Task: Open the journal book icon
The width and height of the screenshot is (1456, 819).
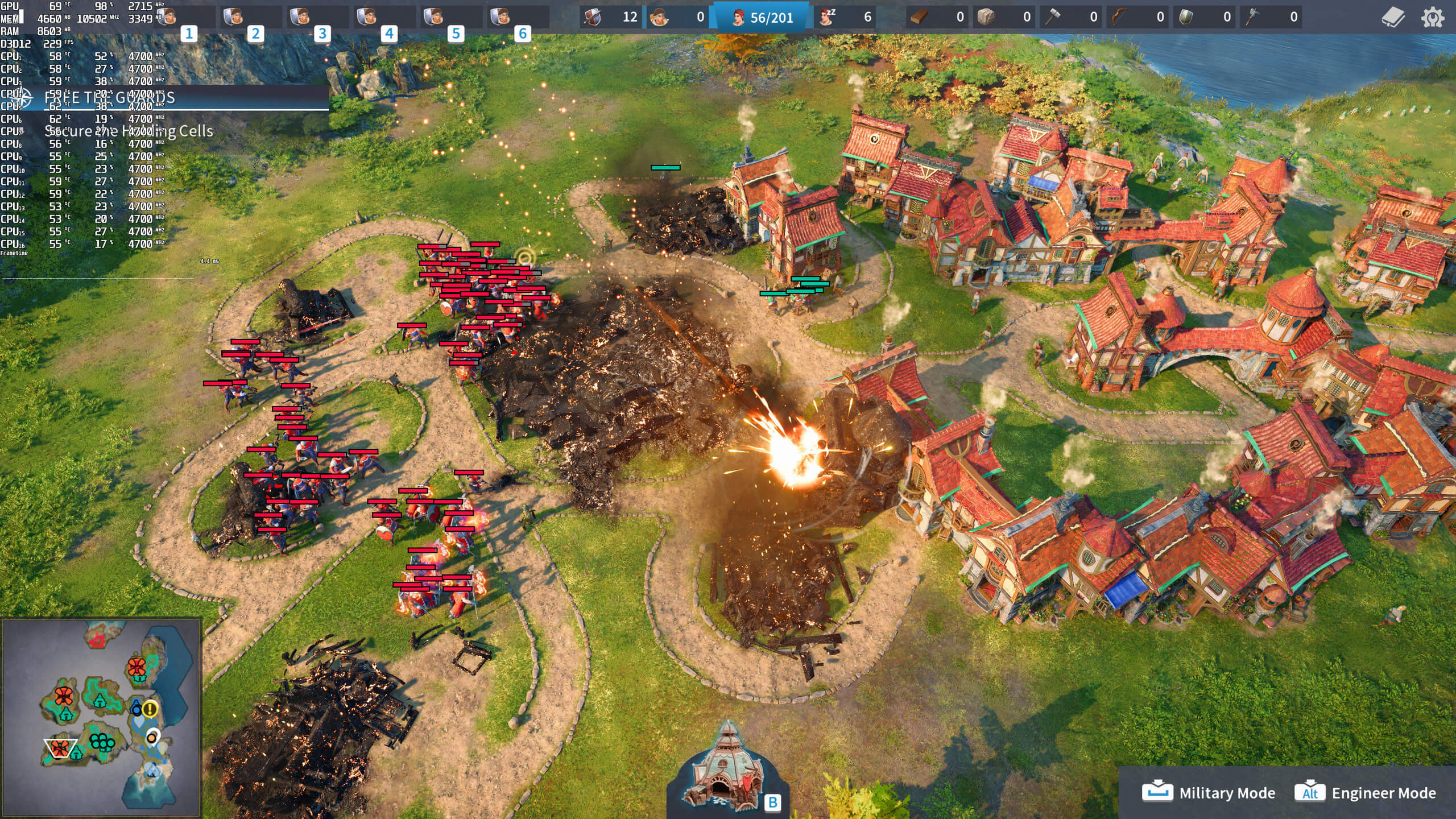Action: (x=1393, y=17)
